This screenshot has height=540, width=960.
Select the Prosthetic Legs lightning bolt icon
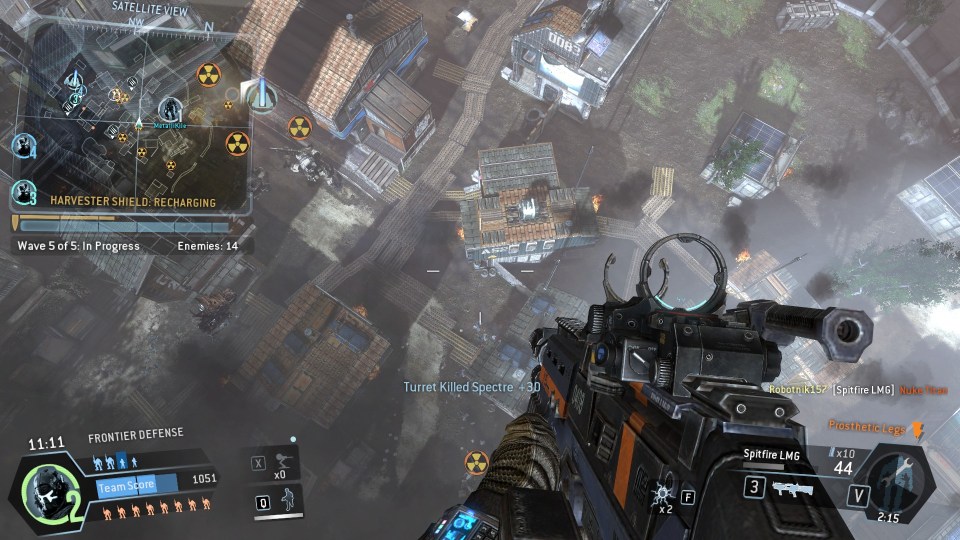918,428
